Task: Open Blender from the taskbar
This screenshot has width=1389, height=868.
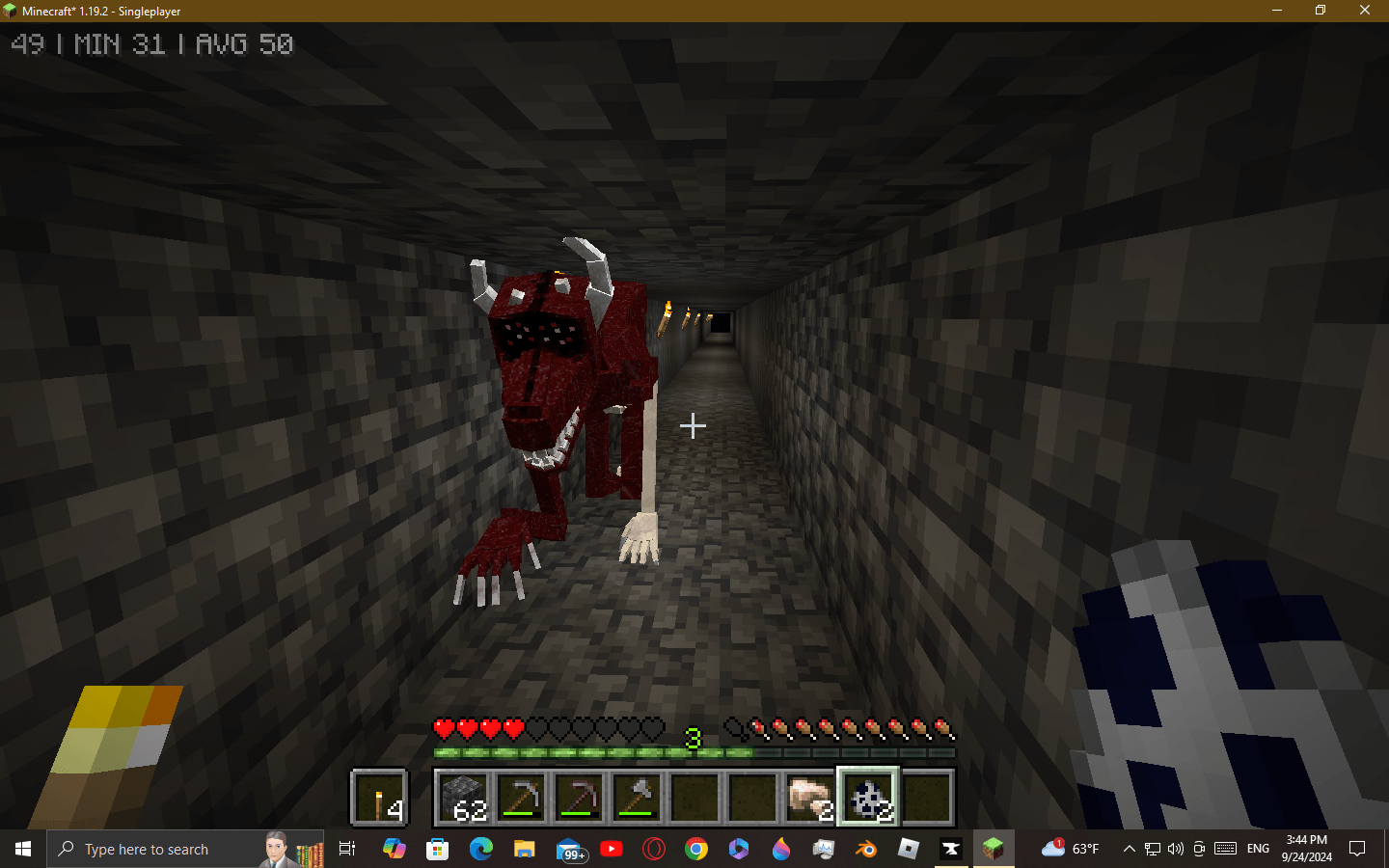Action: click(x=865, y=849)
